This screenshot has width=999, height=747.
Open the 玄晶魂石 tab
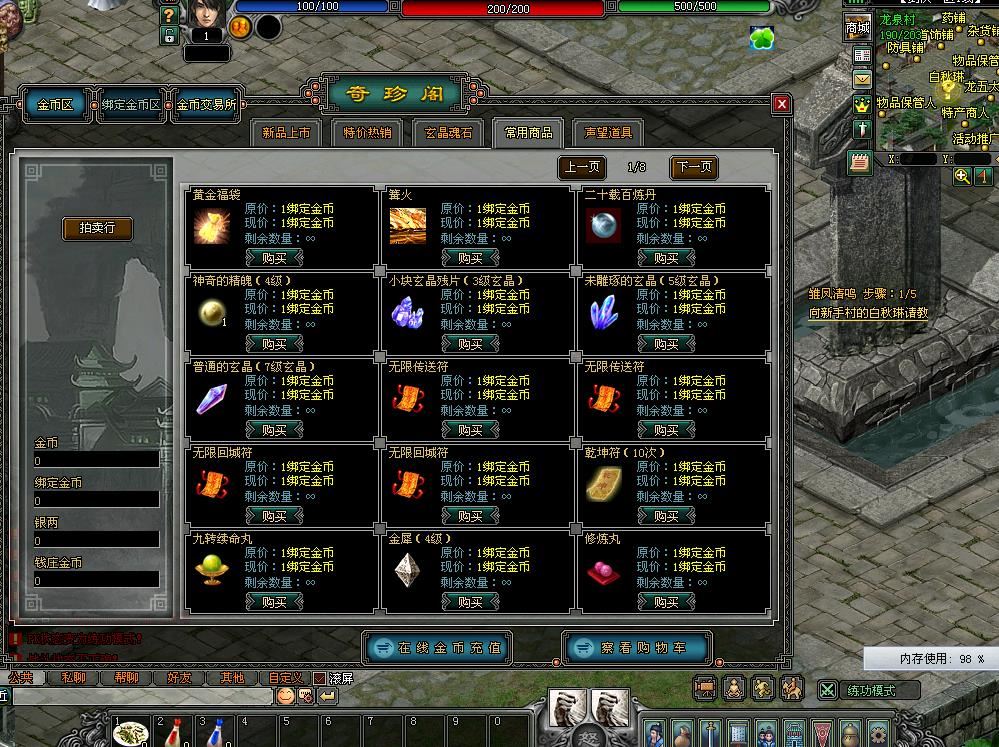(448, 133)
